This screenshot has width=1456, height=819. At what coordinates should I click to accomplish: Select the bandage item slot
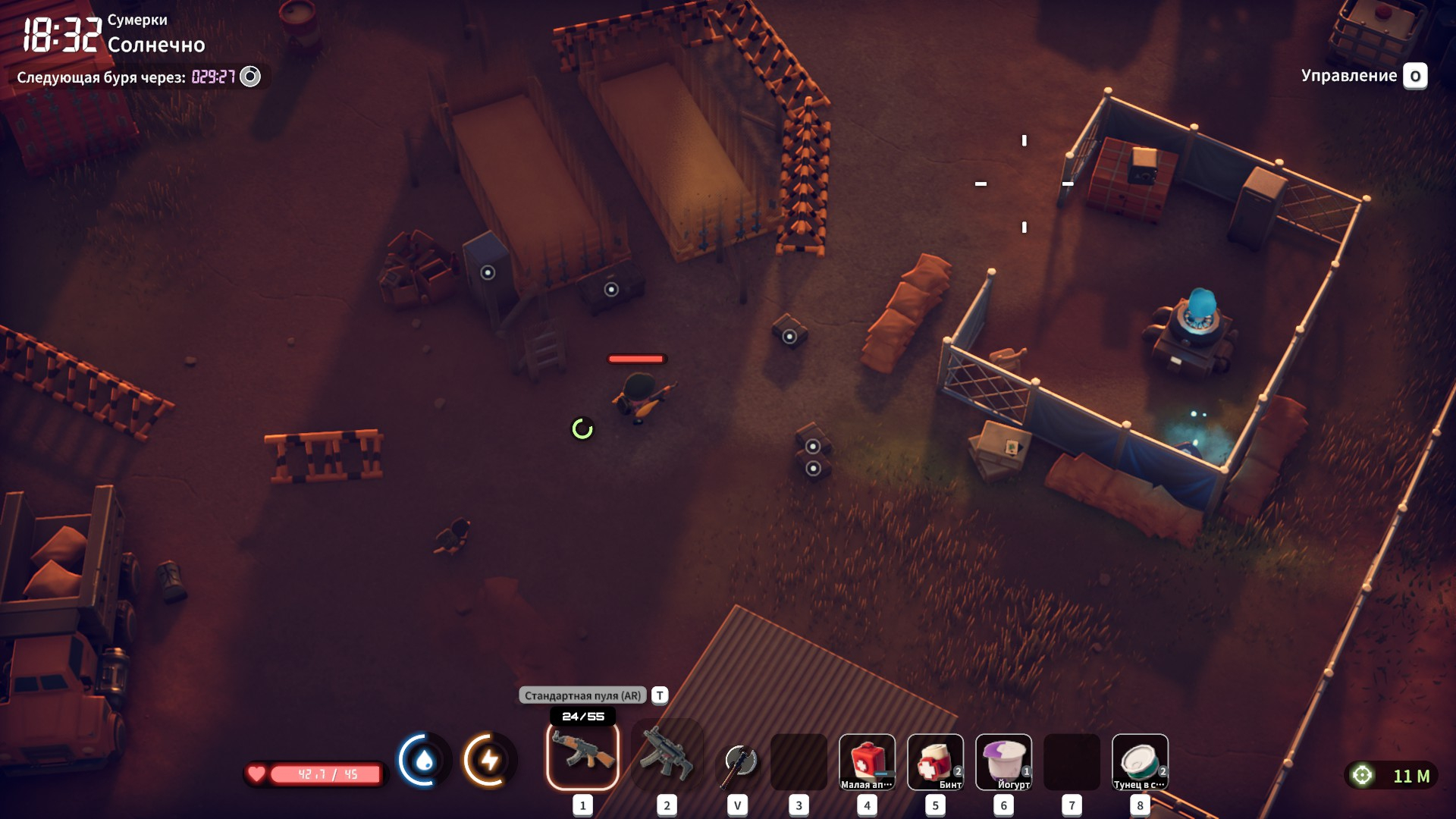coord(935,761)
